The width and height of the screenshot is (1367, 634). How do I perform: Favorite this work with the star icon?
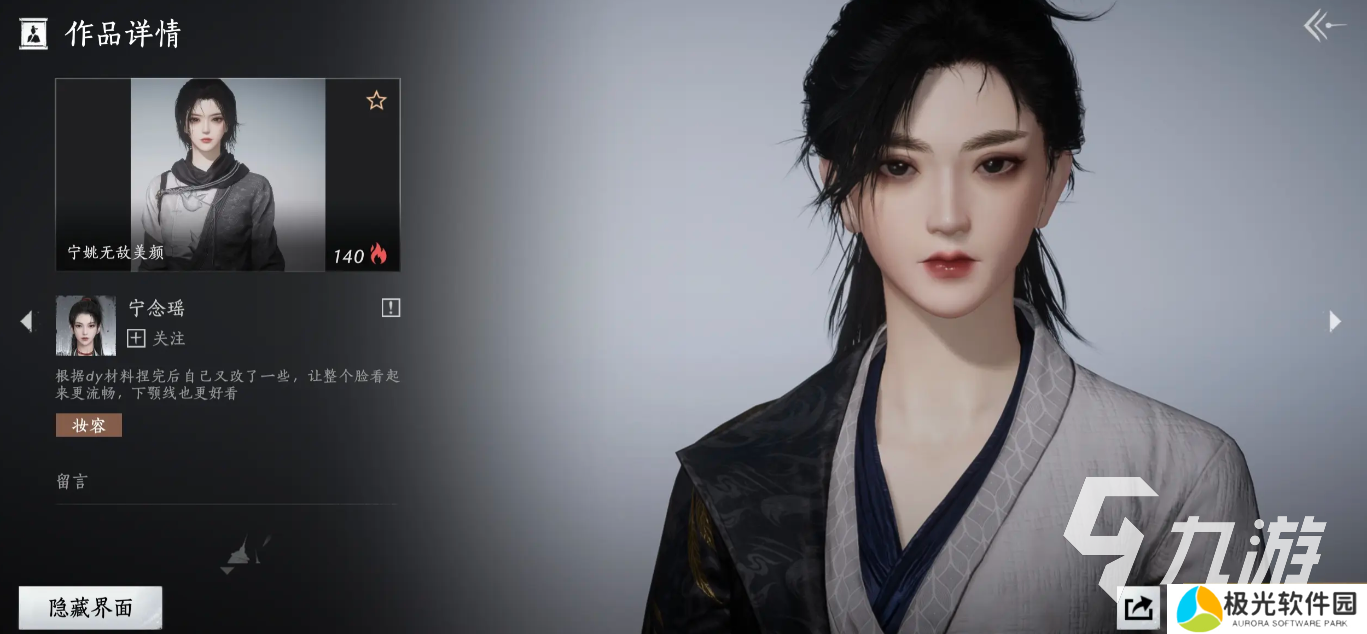[x=376, y=100]
